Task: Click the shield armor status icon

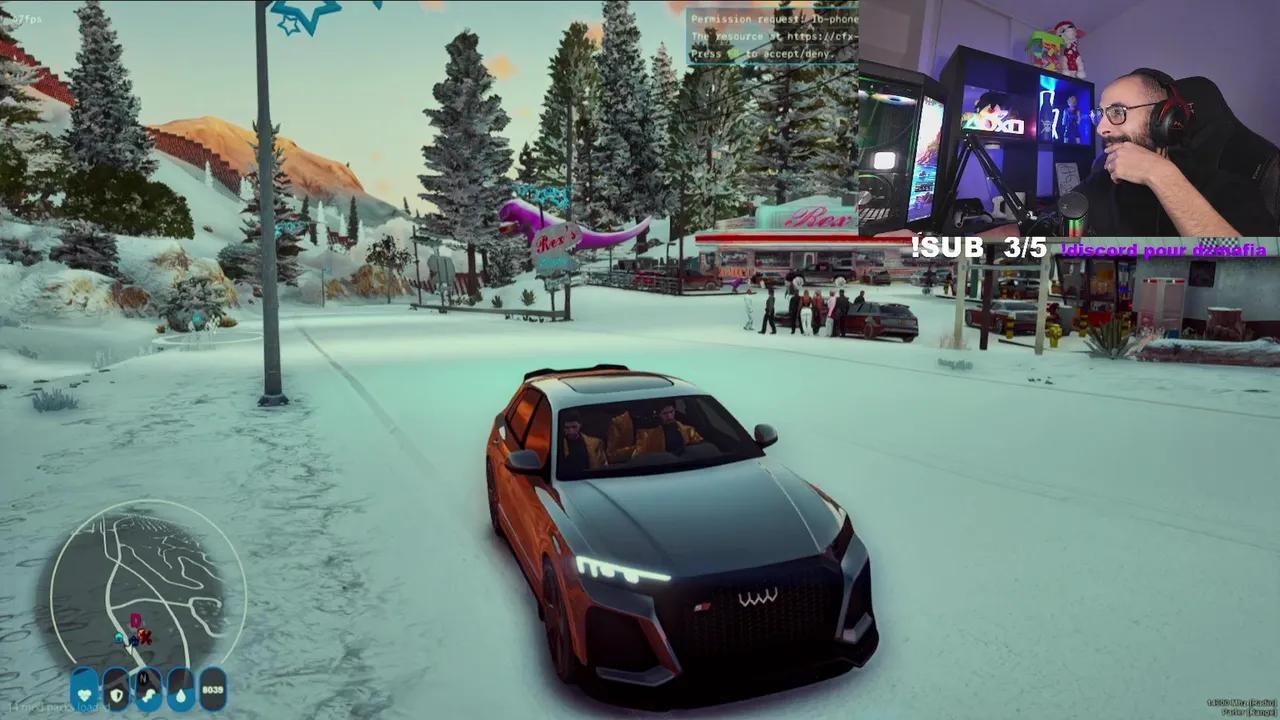Action: (x=117, y=690)
